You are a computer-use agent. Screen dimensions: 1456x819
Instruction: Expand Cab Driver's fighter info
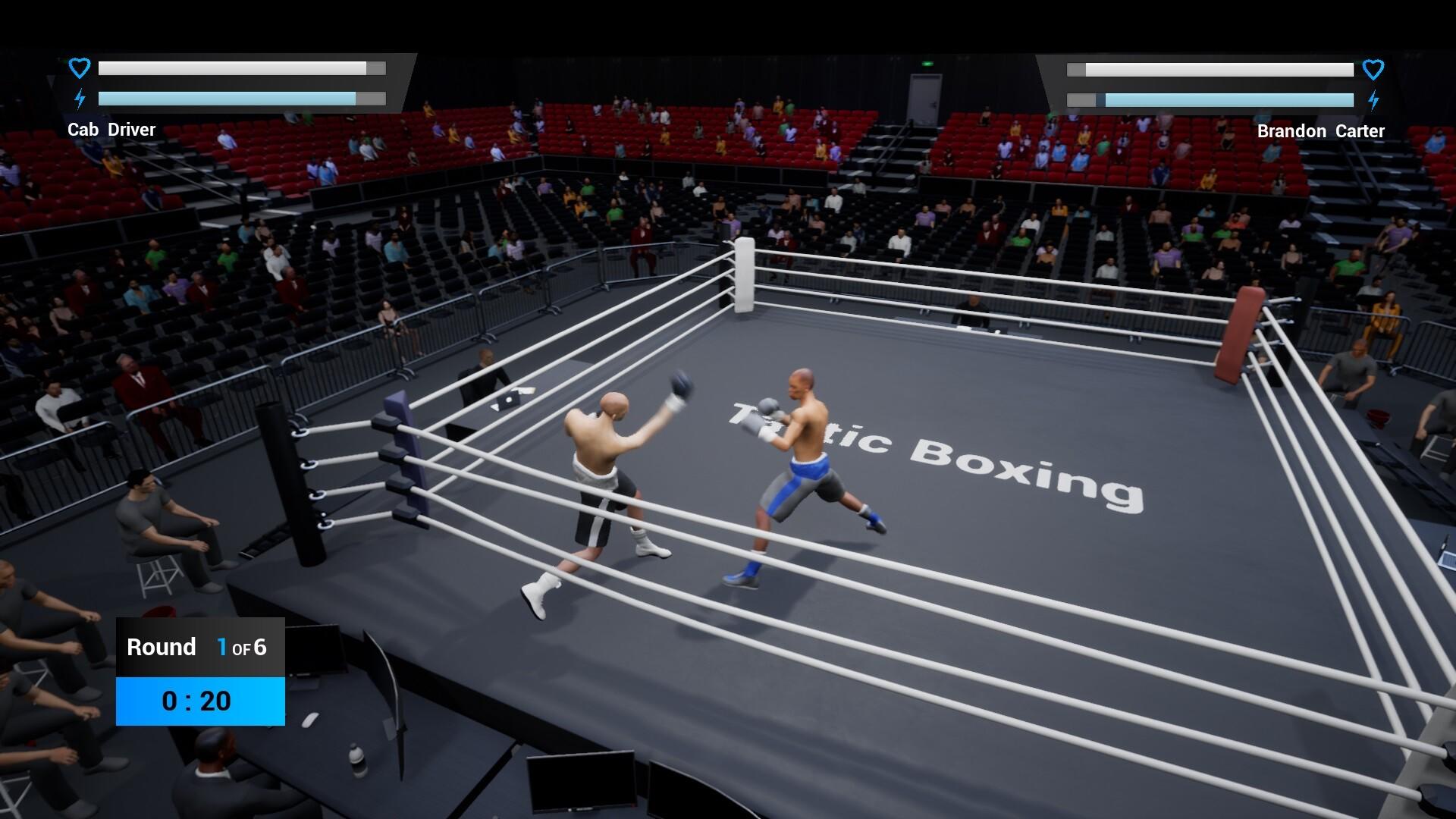pyautogui.click(x=111, y=129)
